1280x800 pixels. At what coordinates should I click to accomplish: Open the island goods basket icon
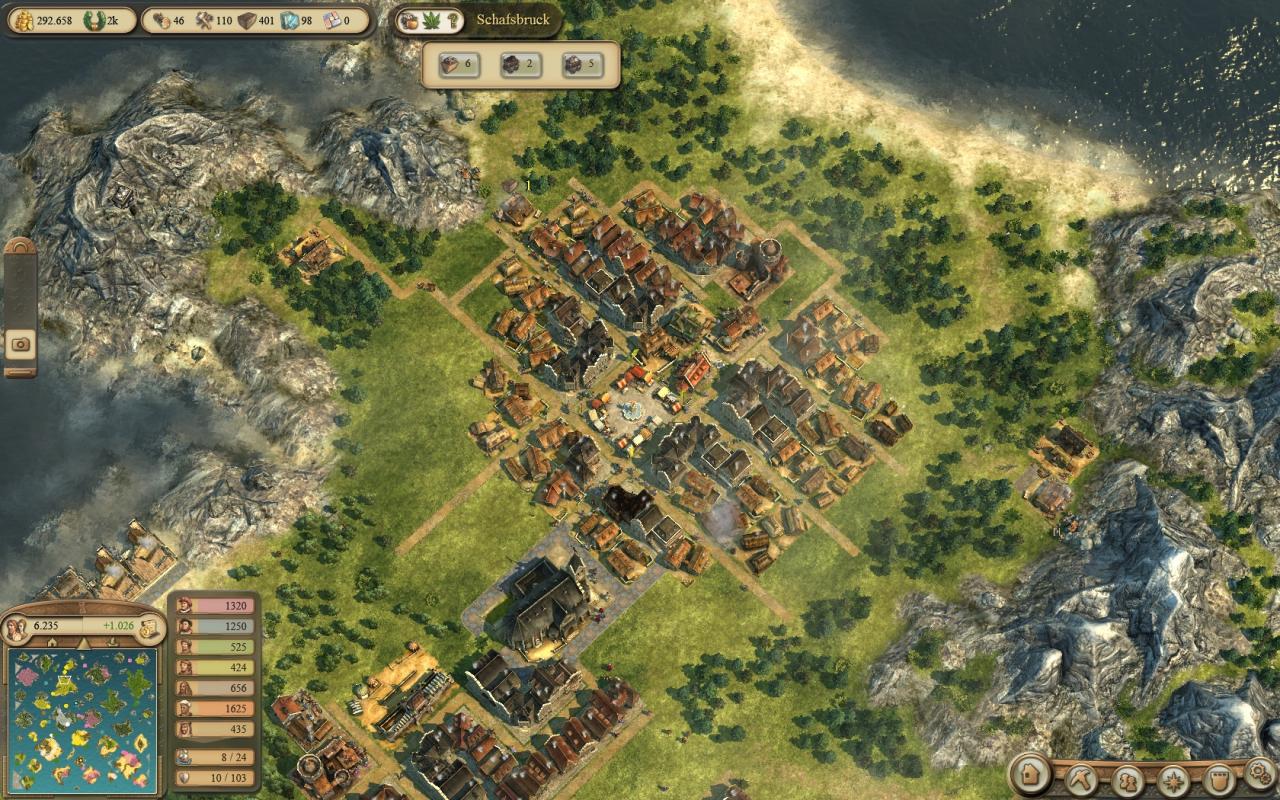click(x=408, y=20)
